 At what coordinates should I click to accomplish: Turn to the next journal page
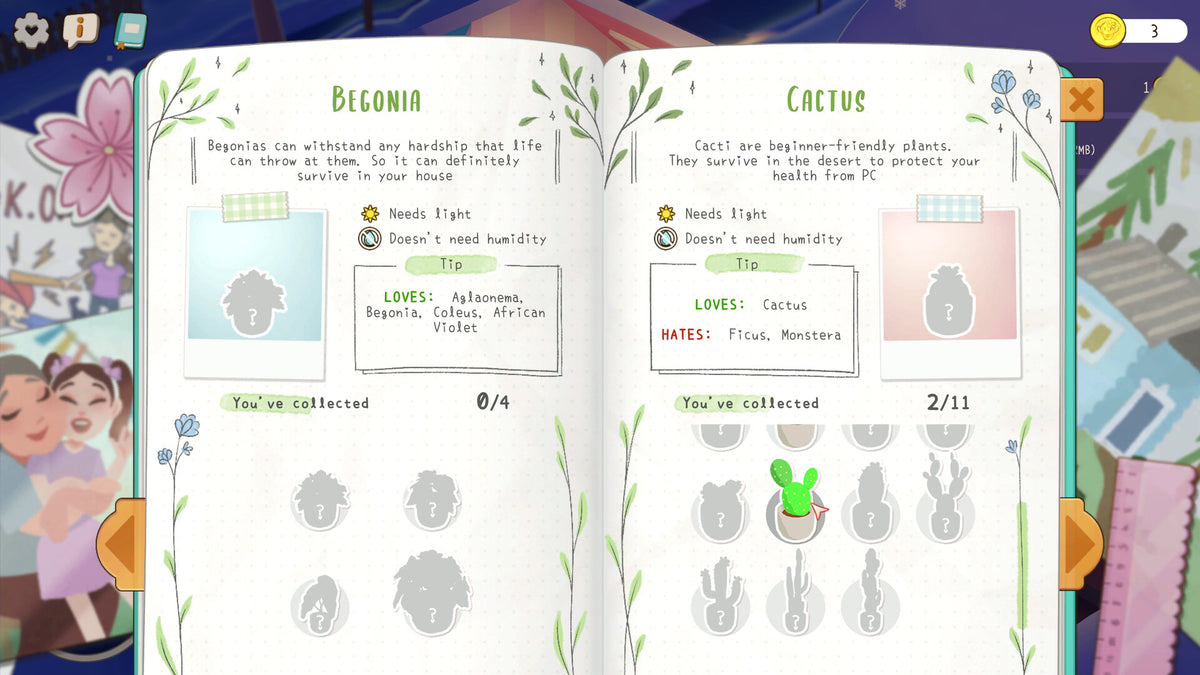pyautogui.click(x=1081, y=544)
